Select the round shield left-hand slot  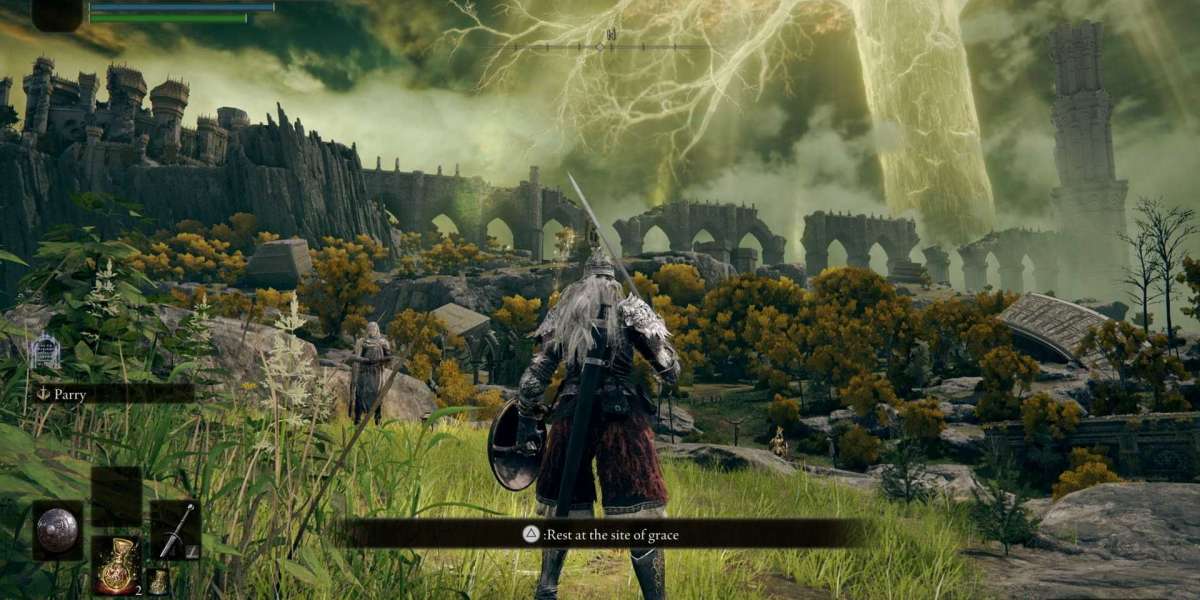tap(57, 530)
